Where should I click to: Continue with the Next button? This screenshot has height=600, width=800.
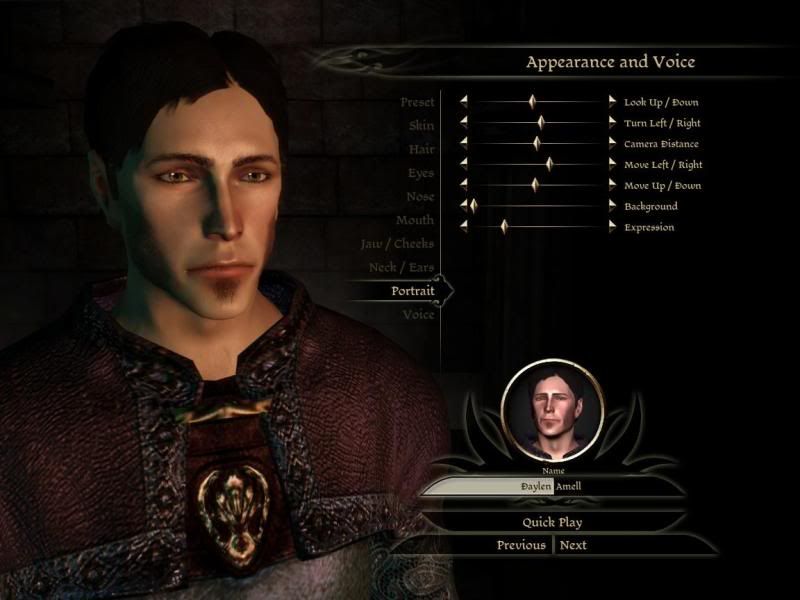click(573, 545)
